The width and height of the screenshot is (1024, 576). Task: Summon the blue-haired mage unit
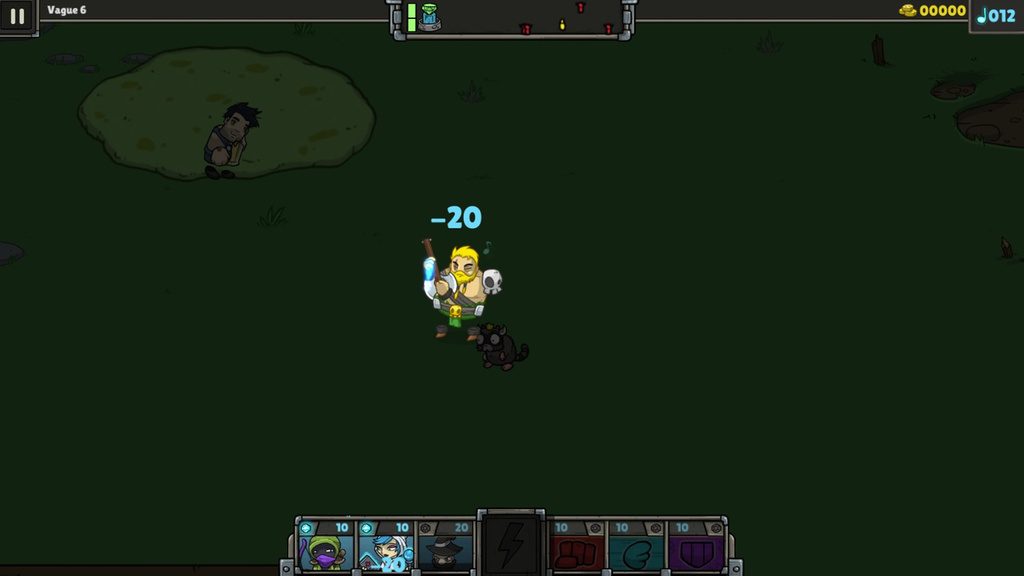point(386,546)
